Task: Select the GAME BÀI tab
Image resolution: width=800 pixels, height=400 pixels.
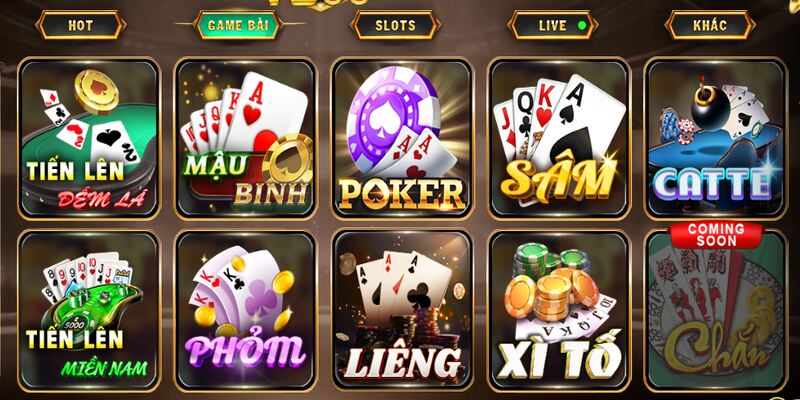Action: tap(236, 24)
